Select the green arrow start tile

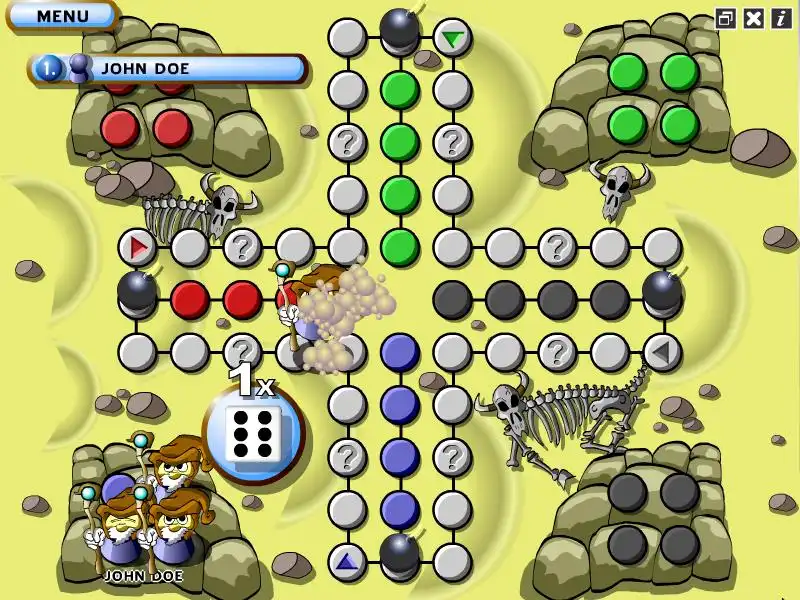[x=453, y=38]
